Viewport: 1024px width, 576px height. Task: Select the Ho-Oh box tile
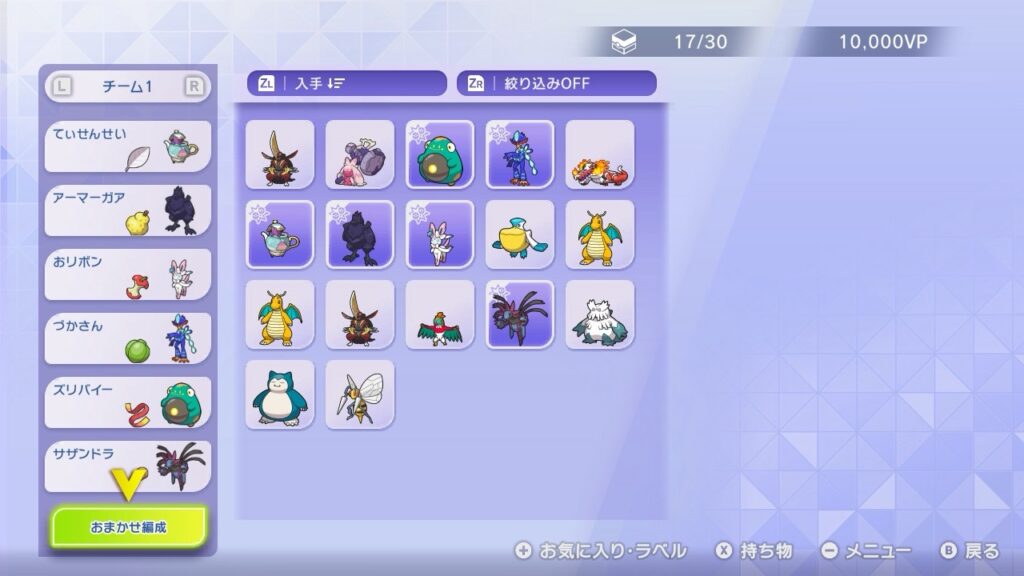440,314
